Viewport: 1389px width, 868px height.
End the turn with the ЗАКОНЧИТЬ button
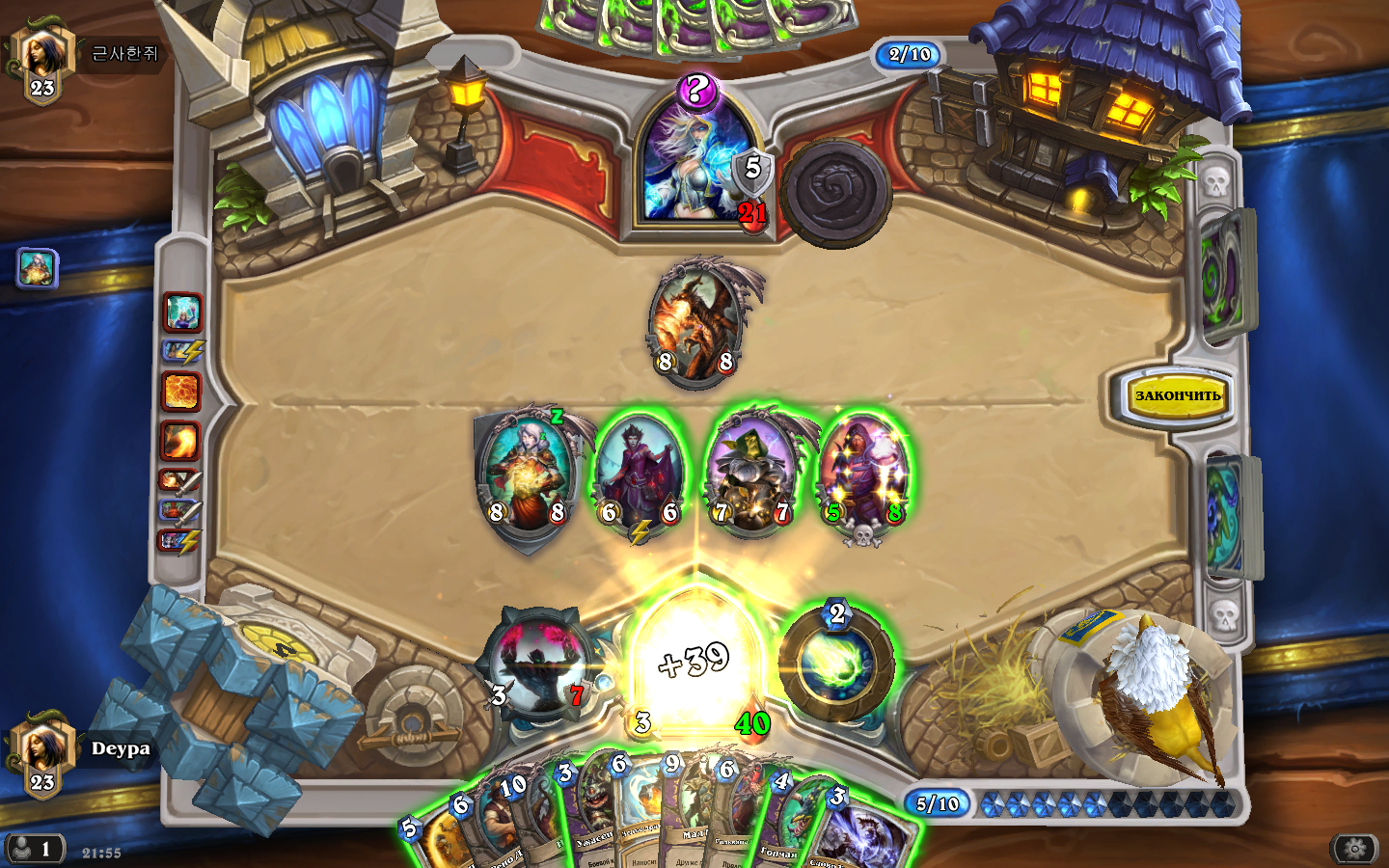(x=1177, y=395)
